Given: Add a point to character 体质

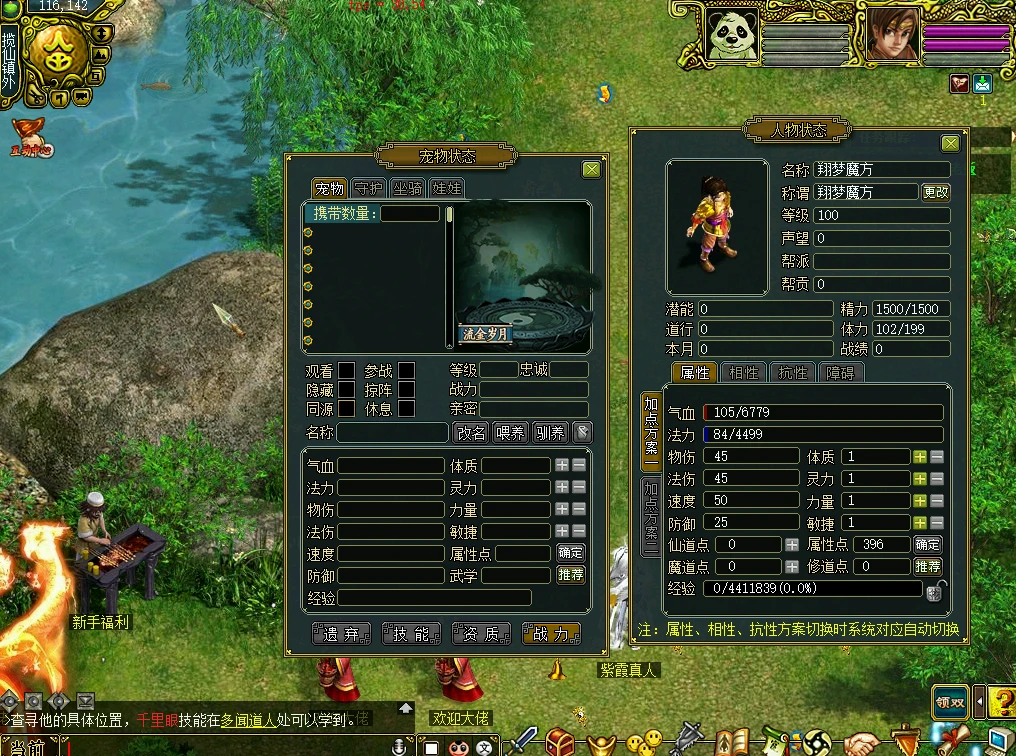Looking at the screenshot, I should tap(920, 456).
